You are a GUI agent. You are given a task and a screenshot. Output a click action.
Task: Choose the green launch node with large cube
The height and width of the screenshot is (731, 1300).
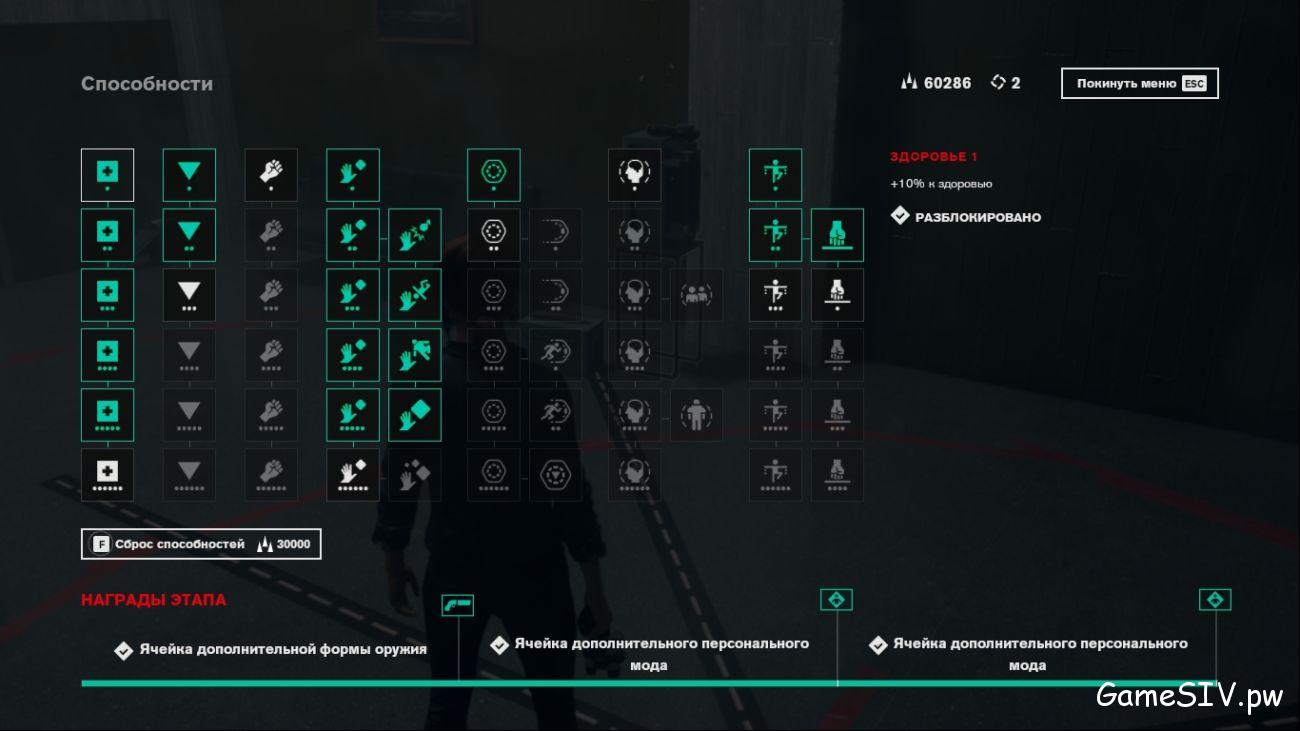[414, 415]
